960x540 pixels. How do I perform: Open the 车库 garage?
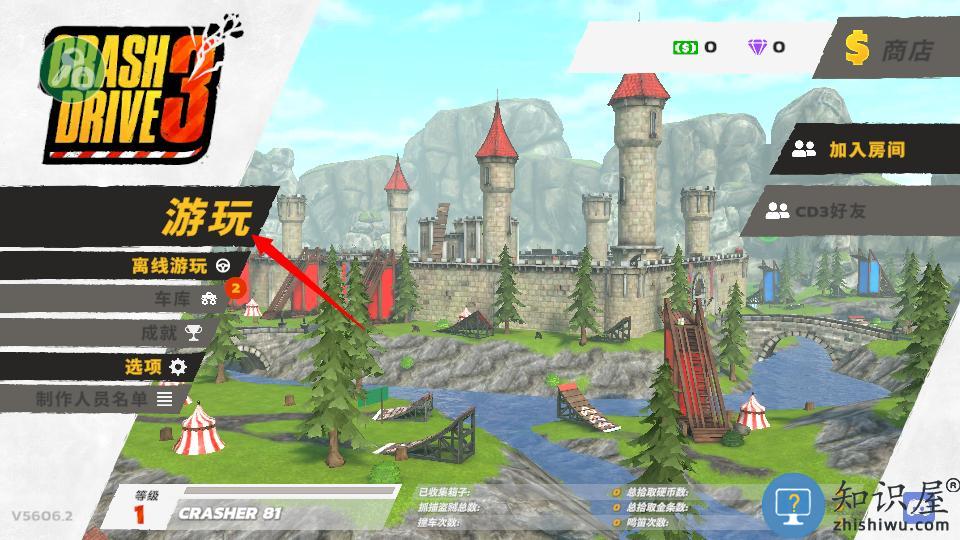[183, 298]
